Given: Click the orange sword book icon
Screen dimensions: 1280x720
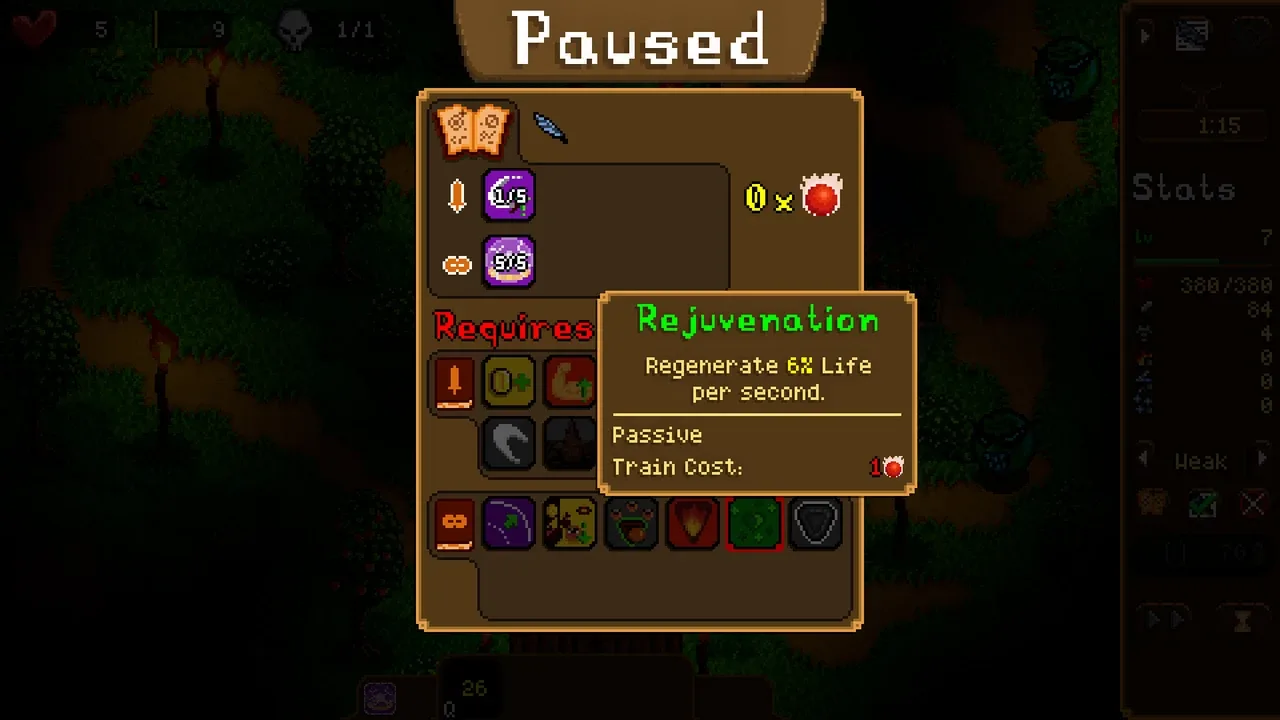Looking at the screenshot, I should point(454,383).
